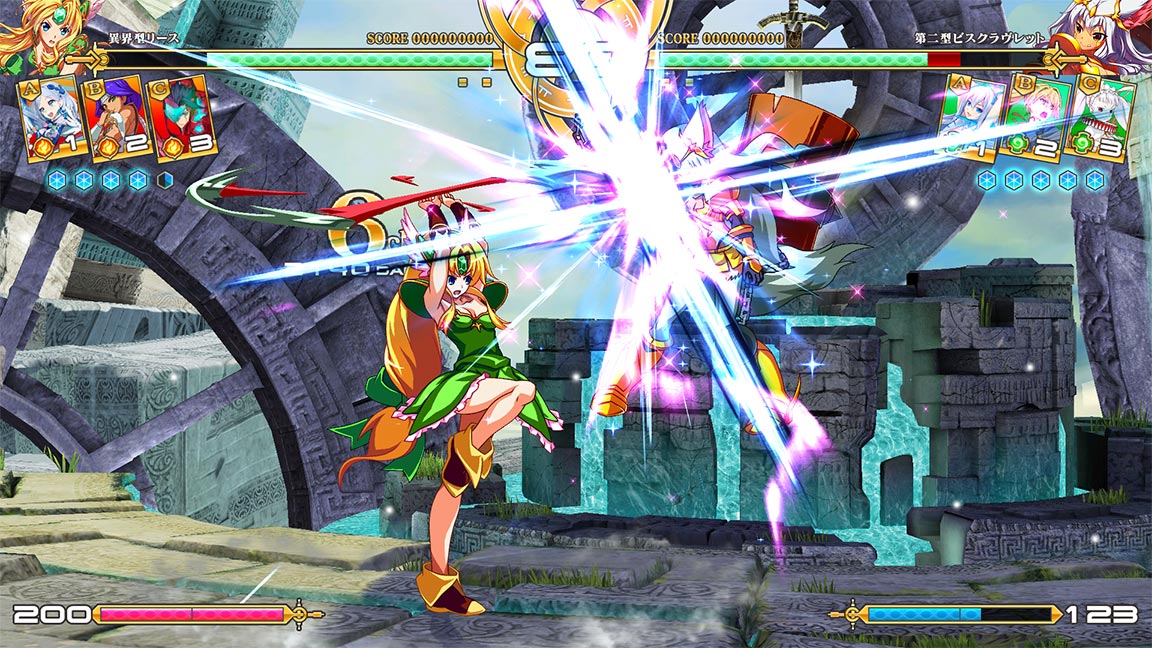Choose the blonde assist card B with green emblem

coord(1036,118)
